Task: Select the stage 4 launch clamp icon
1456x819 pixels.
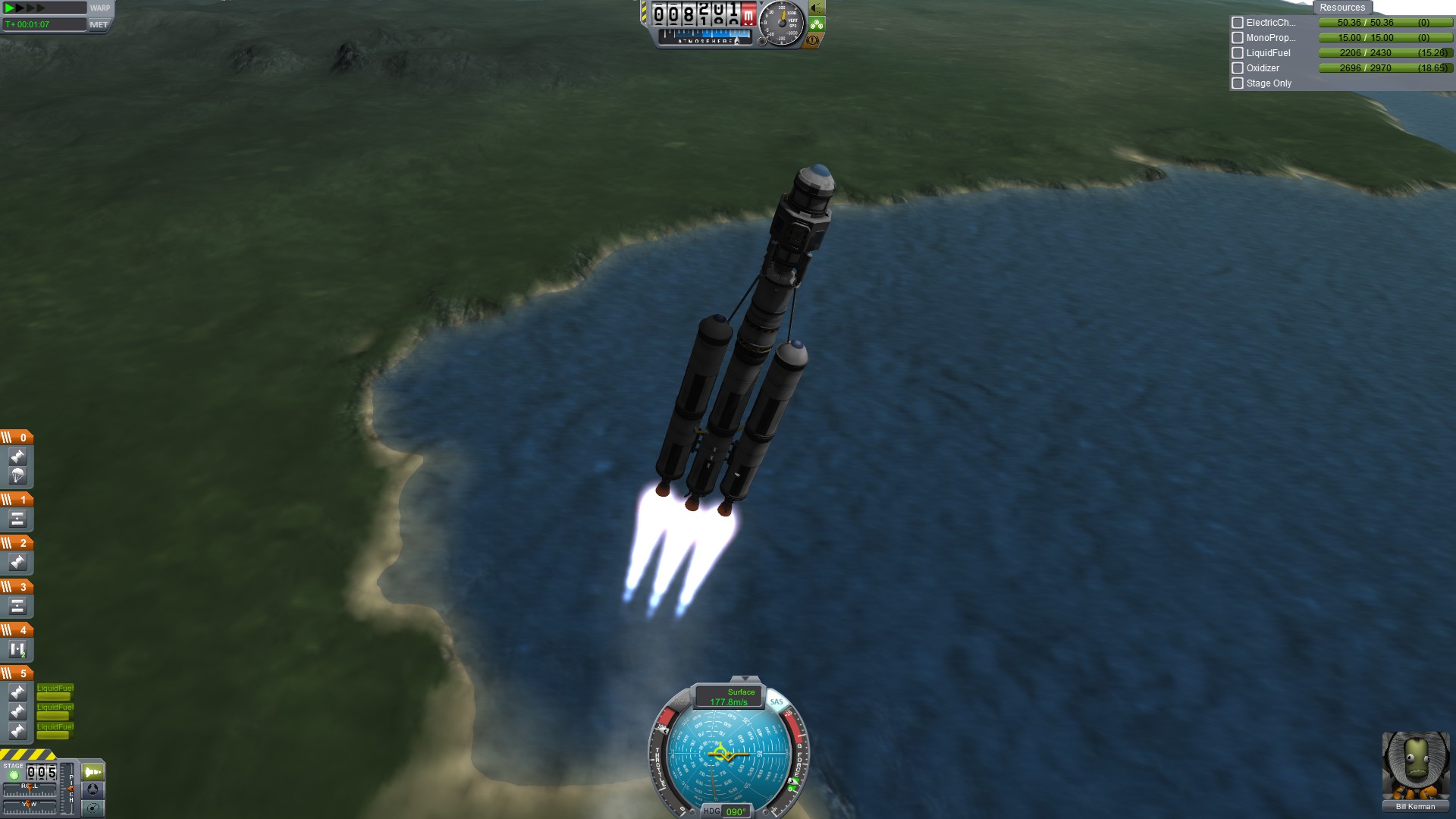Action: [x=17, y=650]
